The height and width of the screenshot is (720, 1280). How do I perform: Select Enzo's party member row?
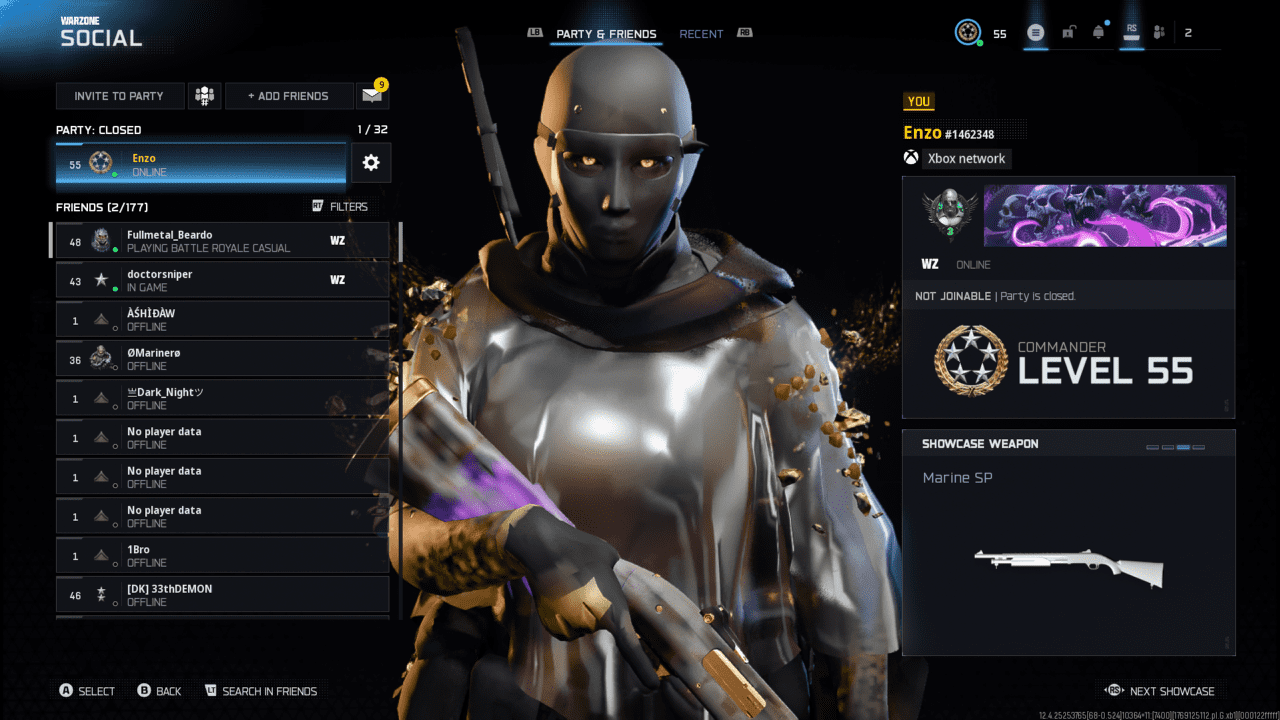point(200,164)
